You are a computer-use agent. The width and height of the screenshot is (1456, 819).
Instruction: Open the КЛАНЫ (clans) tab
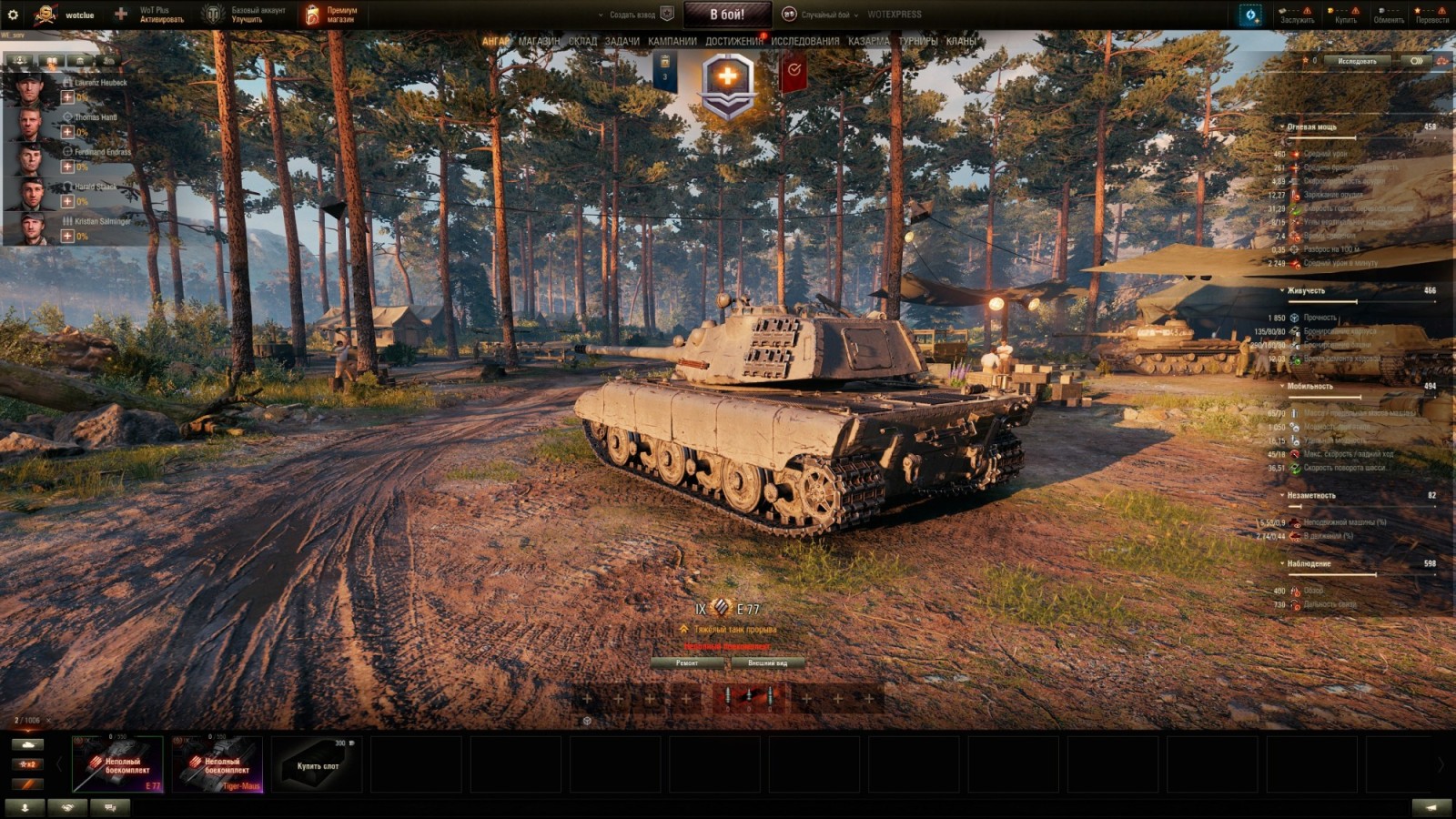pyautogui.click(x=961, y=41)
